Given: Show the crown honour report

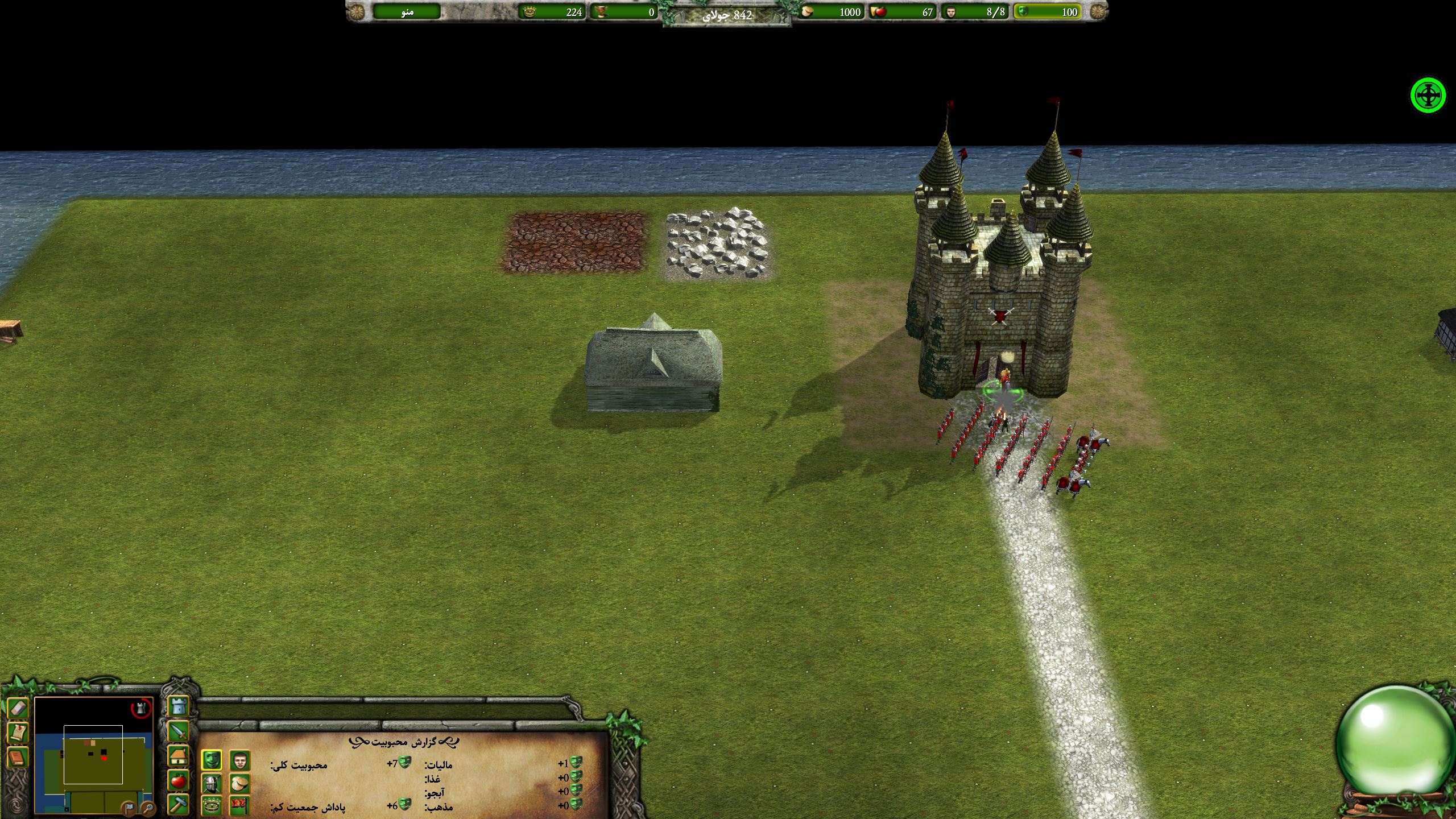Looking at the screenshot, I should click(212, 805).
